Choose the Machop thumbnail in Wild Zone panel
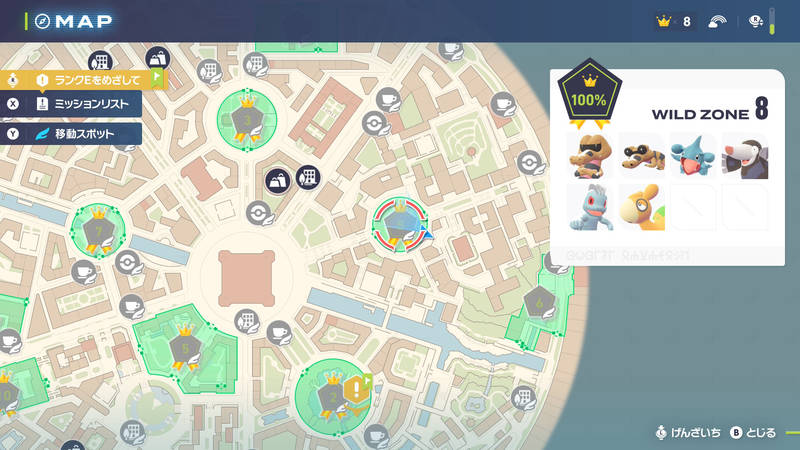 pos(589,207)
